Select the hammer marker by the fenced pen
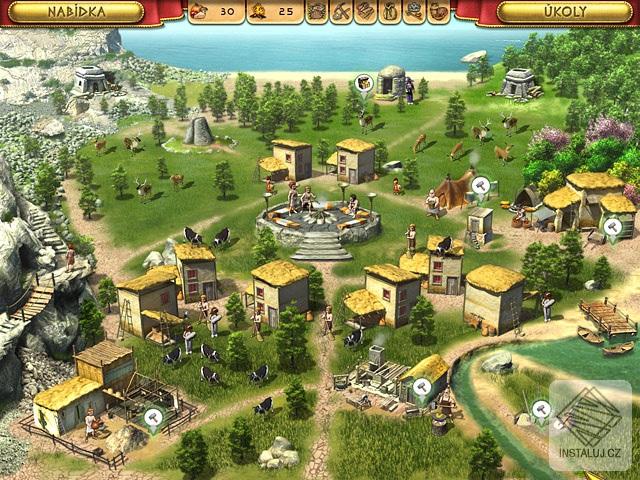The height and width of the screenshot is (480, 640). pos(153,418)
